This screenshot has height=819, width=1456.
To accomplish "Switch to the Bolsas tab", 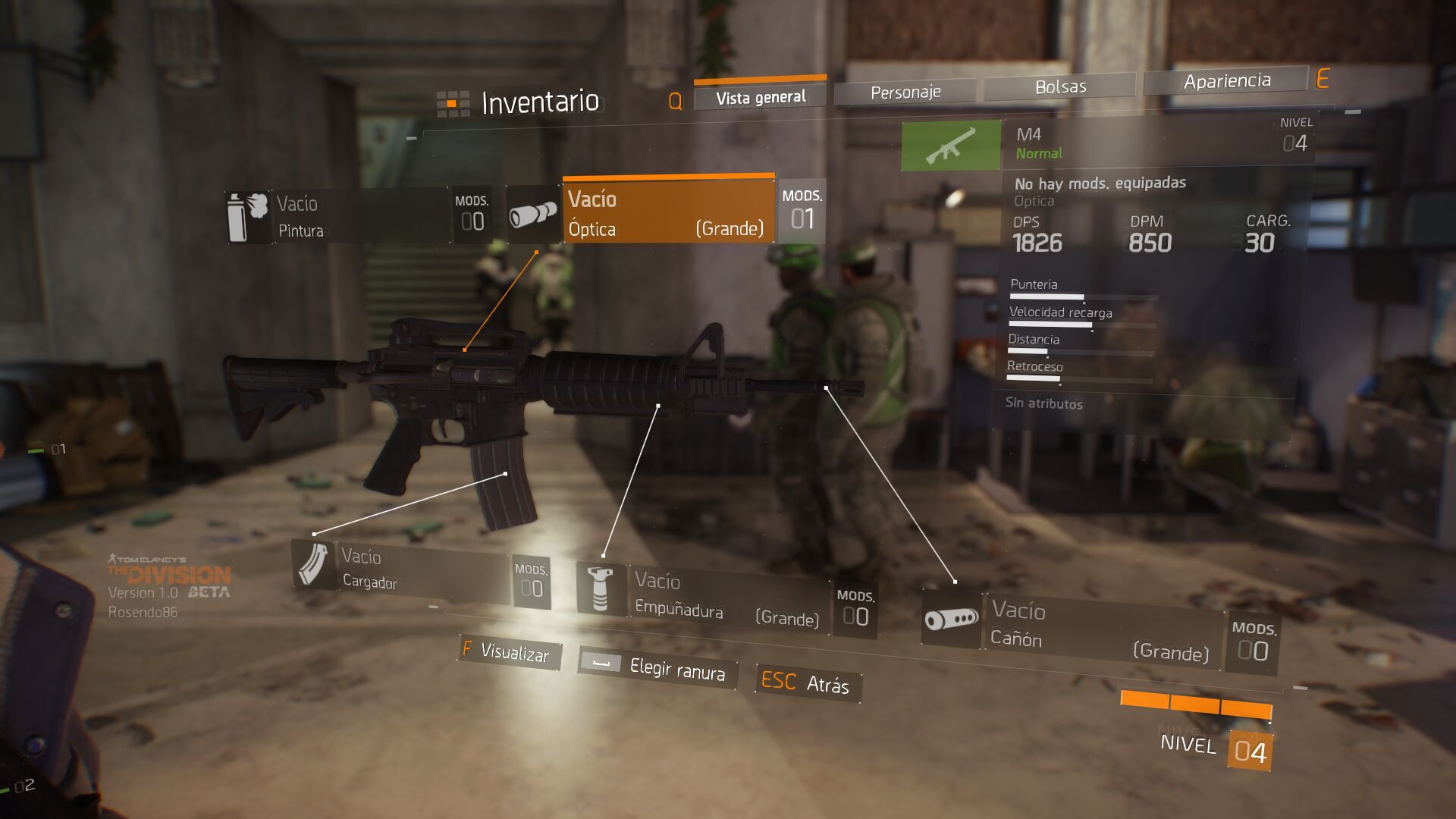I will [x=1059, y=87].
